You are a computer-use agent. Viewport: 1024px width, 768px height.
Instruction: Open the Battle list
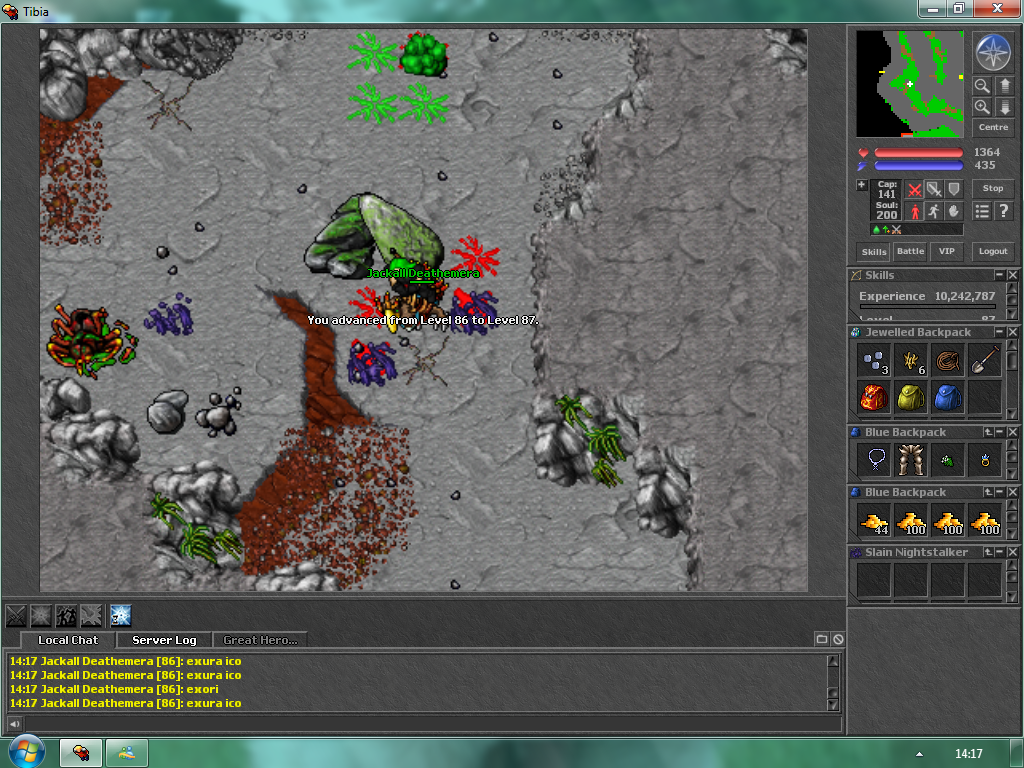pyautogui.click(x=910, y=252)
